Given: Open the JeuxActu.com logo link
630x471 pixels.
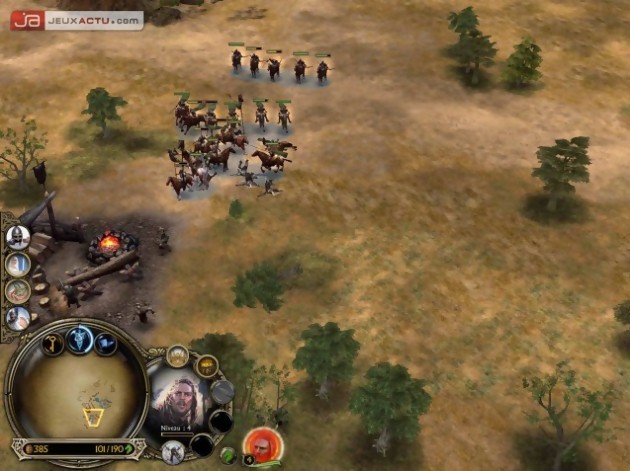Looking at the screenshot, I should 77,19.
